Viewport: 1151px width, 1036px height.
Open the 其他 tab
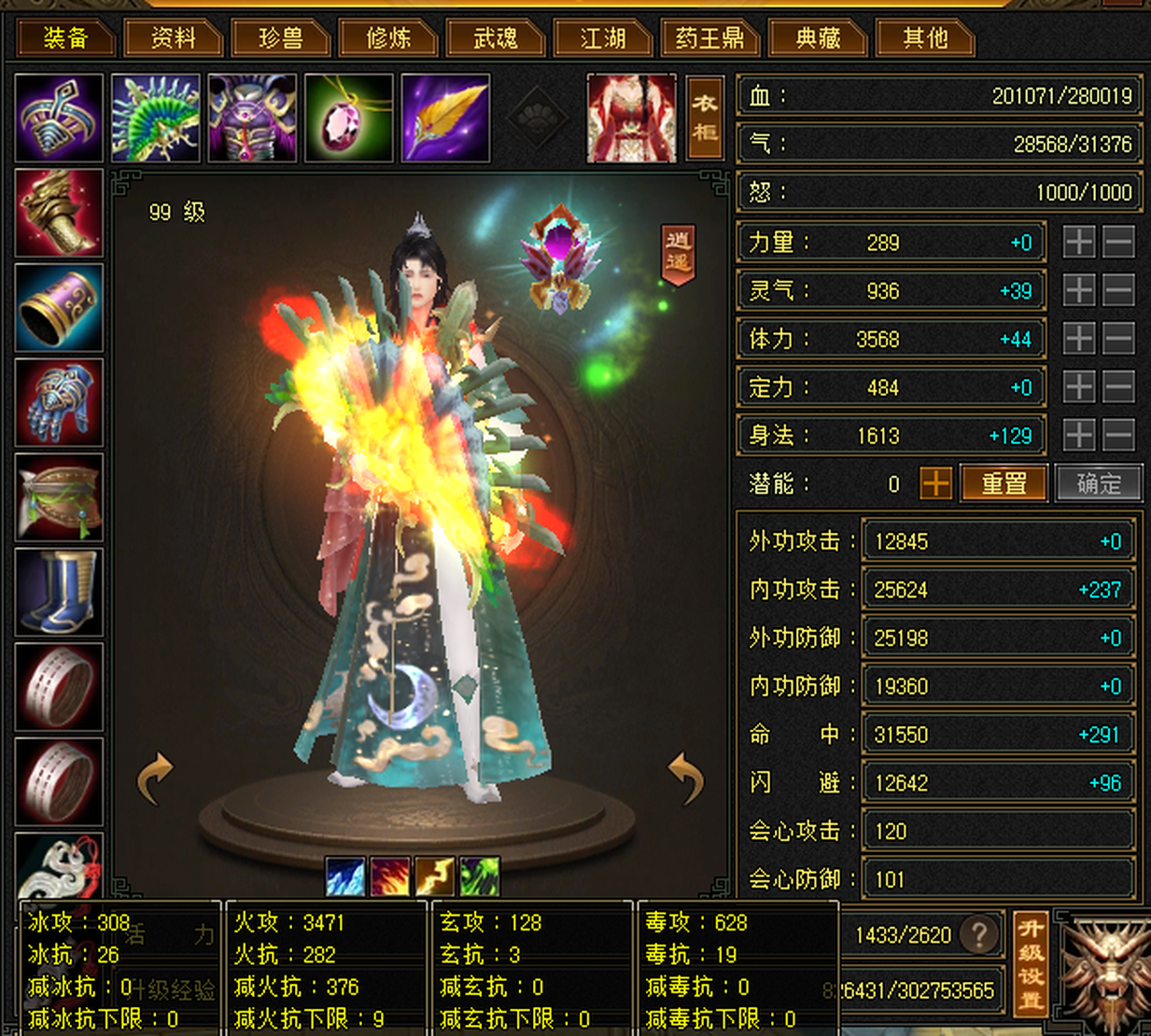tap(925, 38)
